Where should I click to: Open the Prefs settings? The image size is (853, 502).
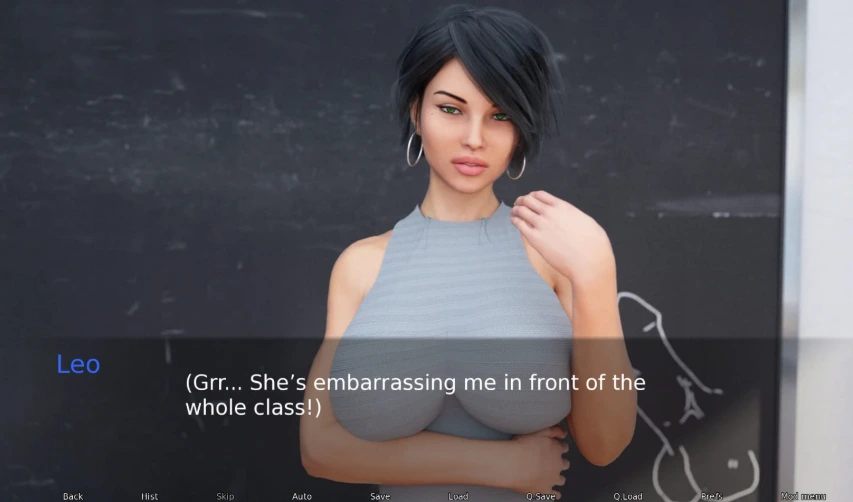tap(712, 496)
